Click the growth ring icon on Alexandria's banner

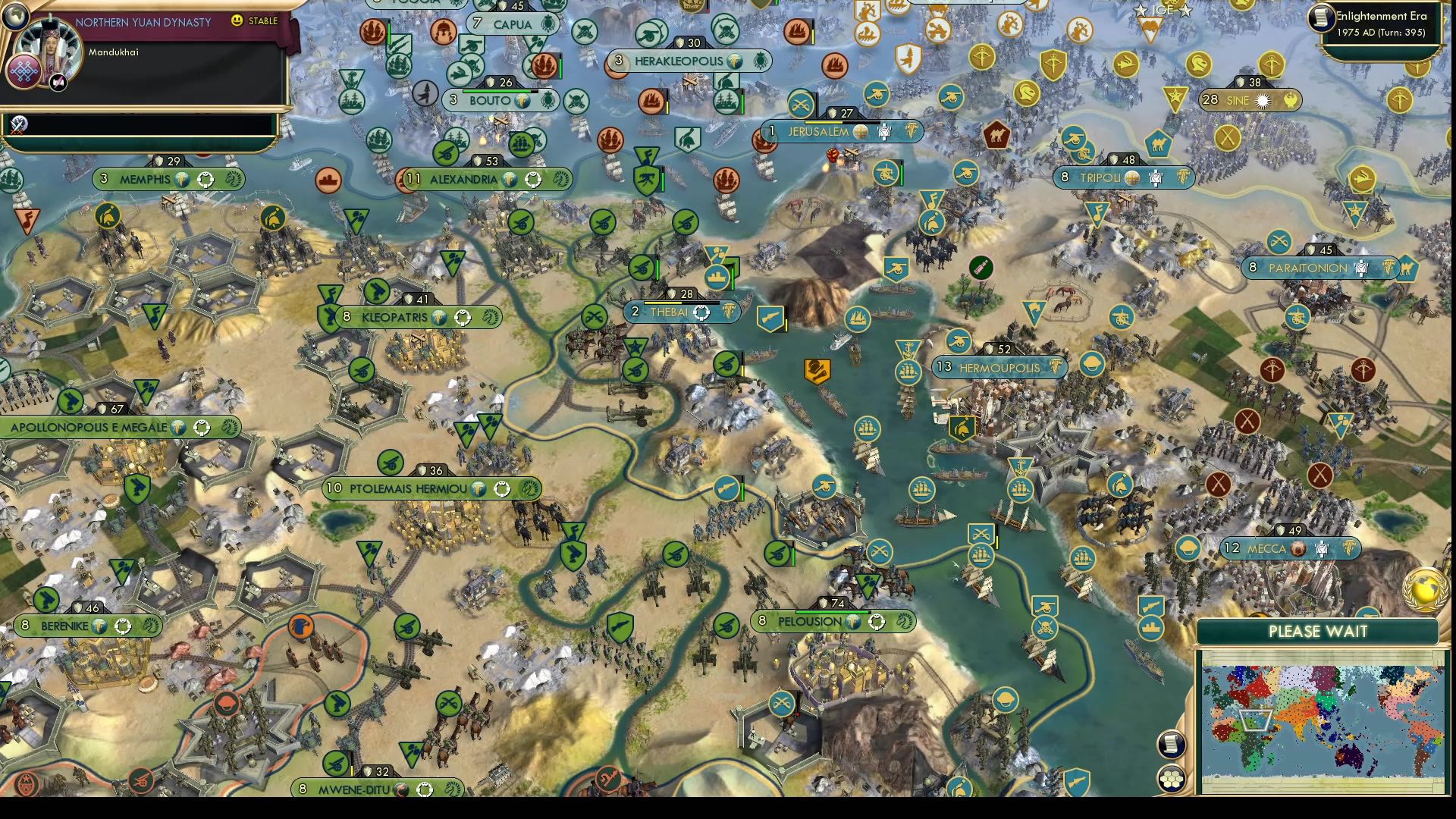pyautogui.click(x=532, y=180)
